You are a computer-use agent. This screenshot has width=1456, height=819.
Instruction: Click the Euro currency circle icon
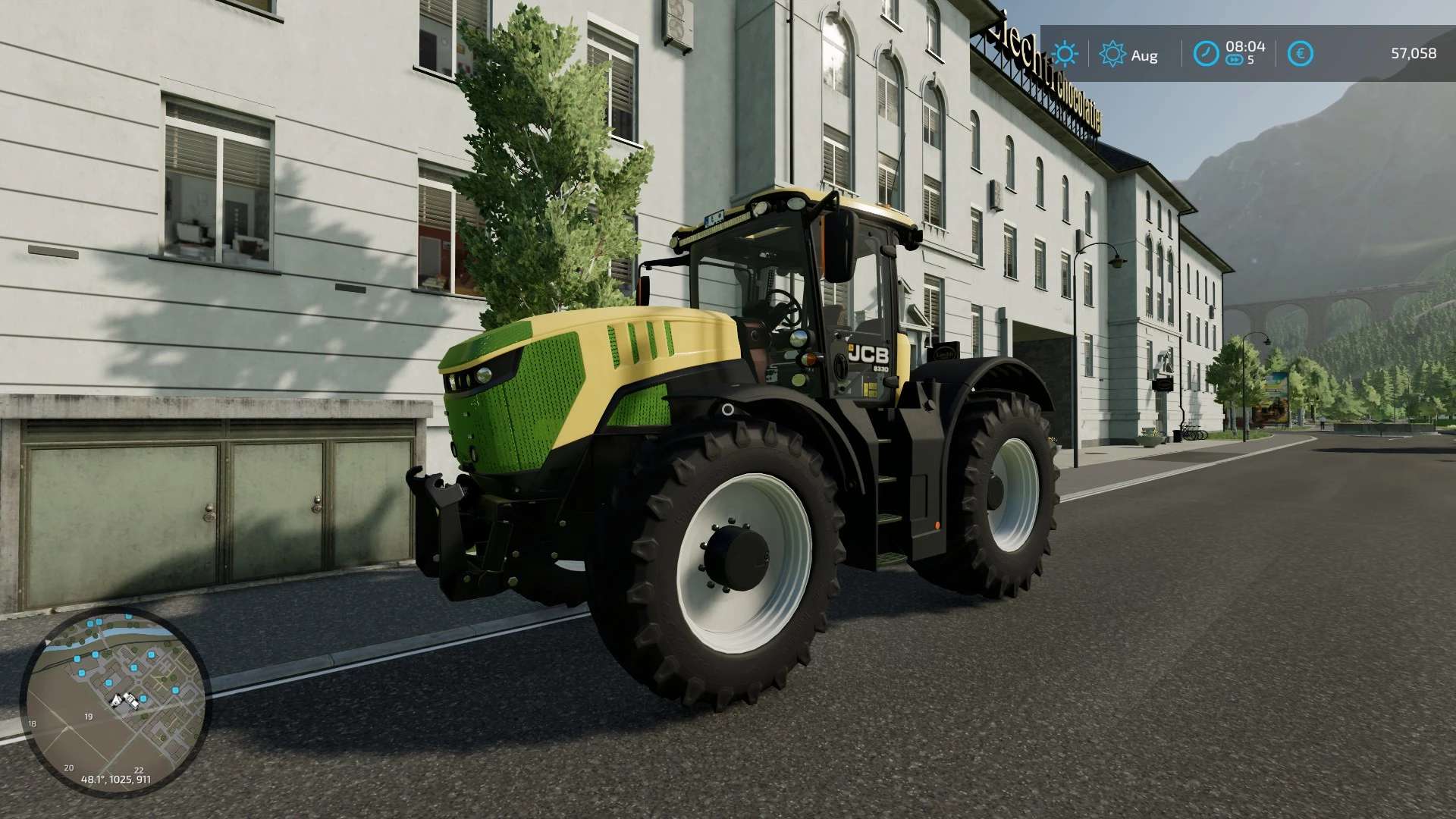pos(1301,53)
